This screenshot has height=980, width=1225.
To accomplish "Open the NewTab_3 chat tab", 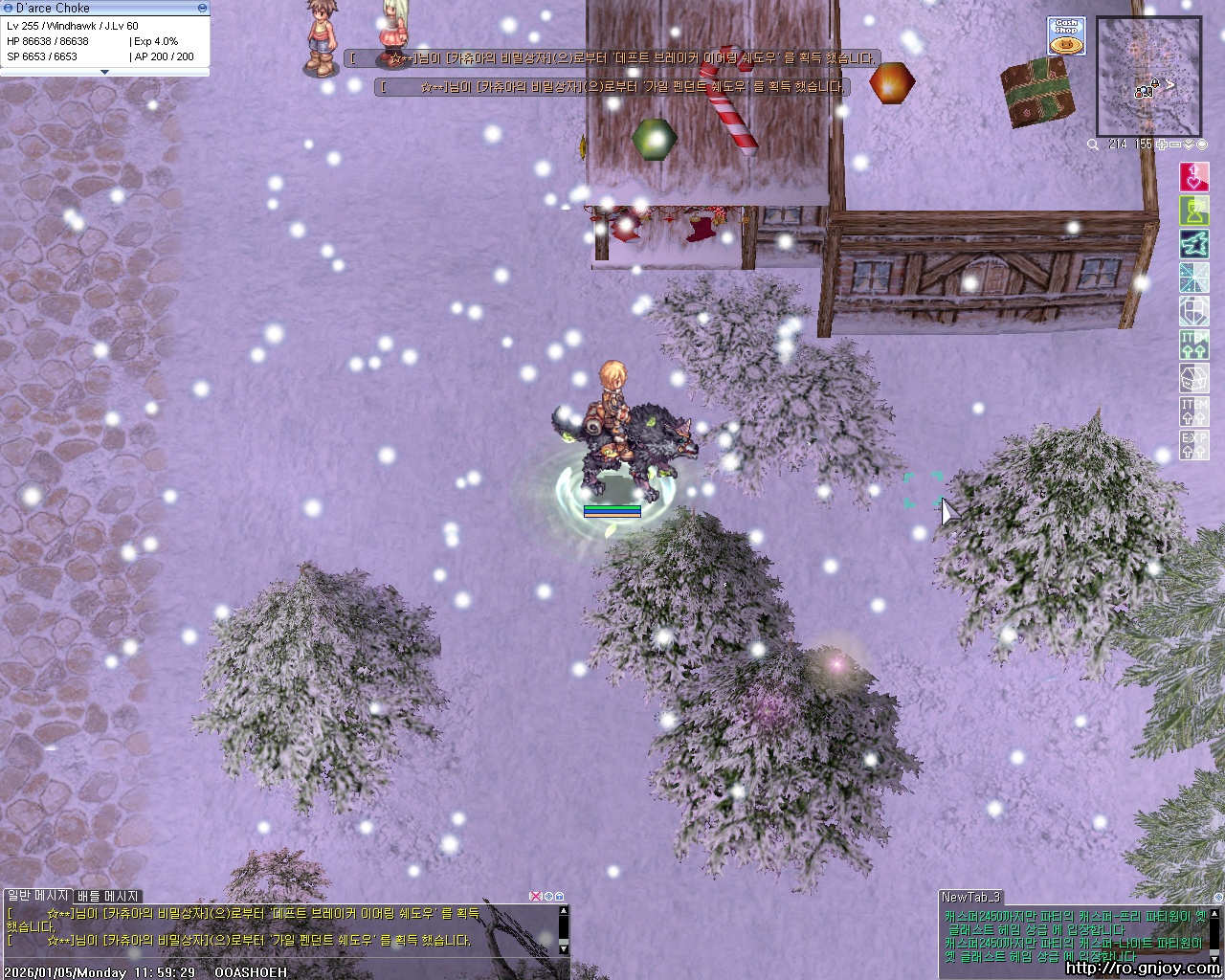I will point(970,897).
